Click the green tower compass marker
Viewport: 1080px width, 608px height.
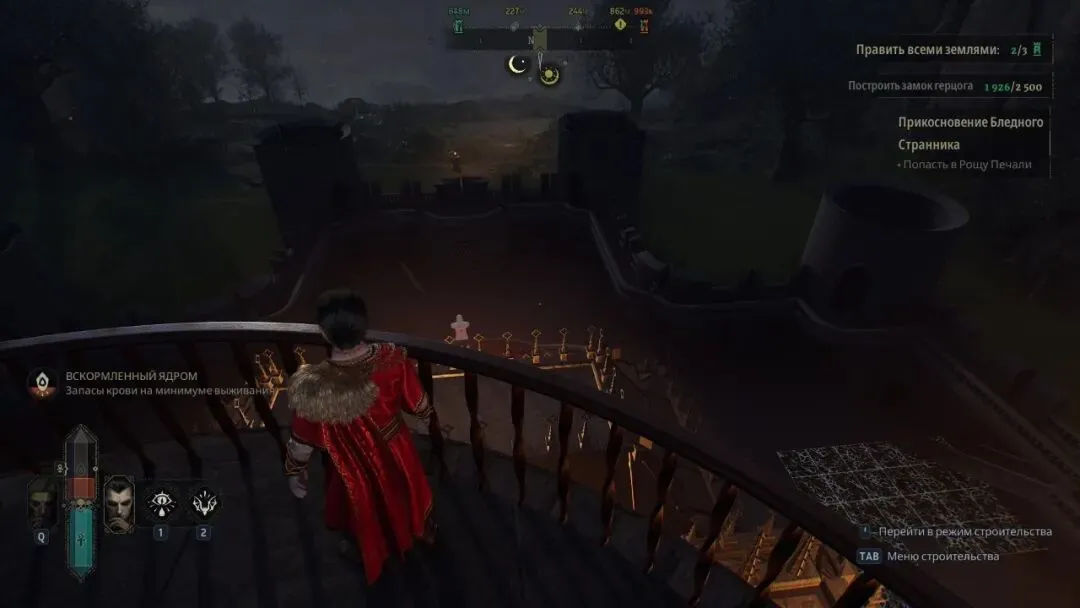[459, 25]
